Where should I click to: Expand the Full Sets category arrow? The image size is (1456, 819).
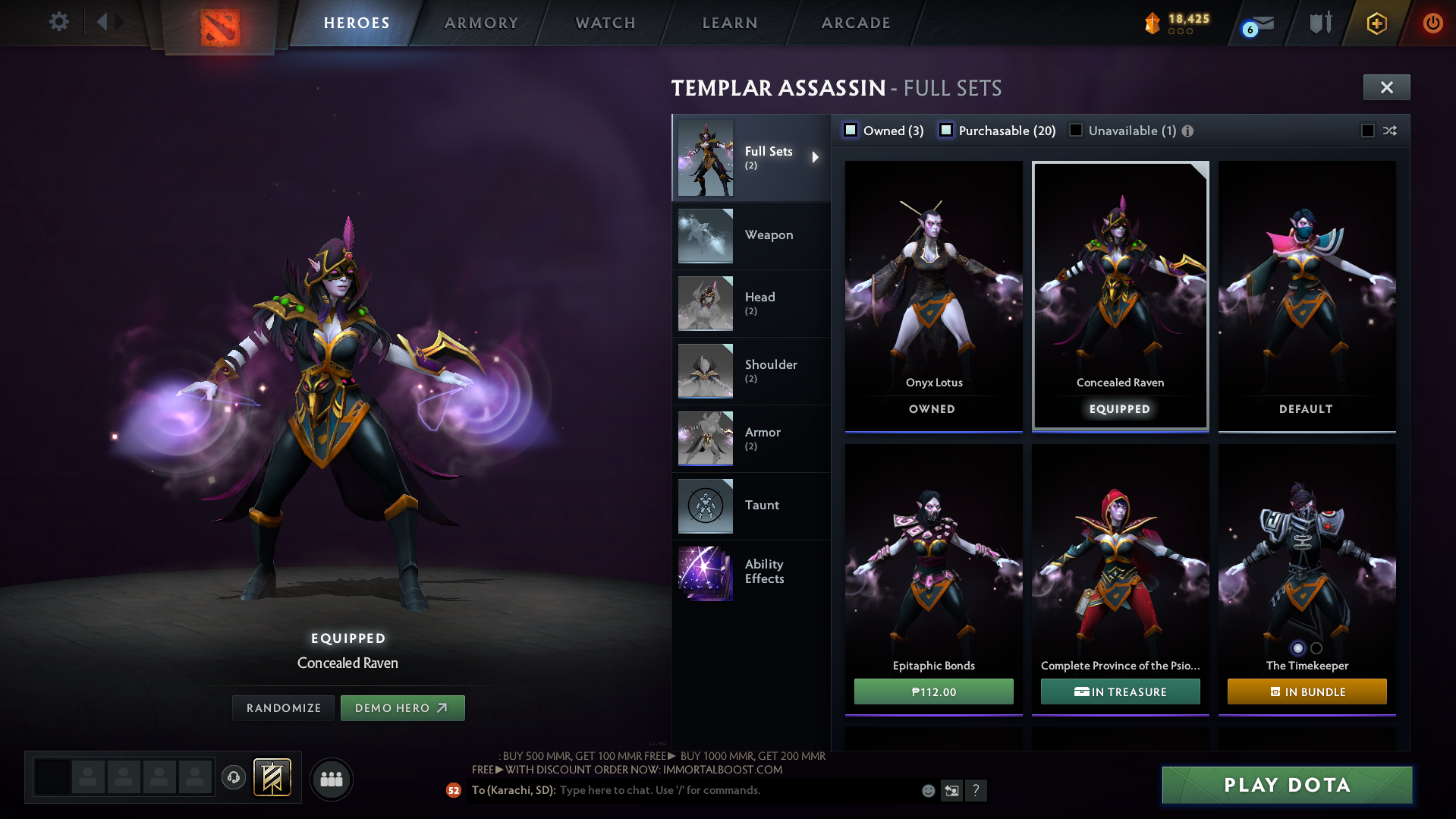(816, 157)
